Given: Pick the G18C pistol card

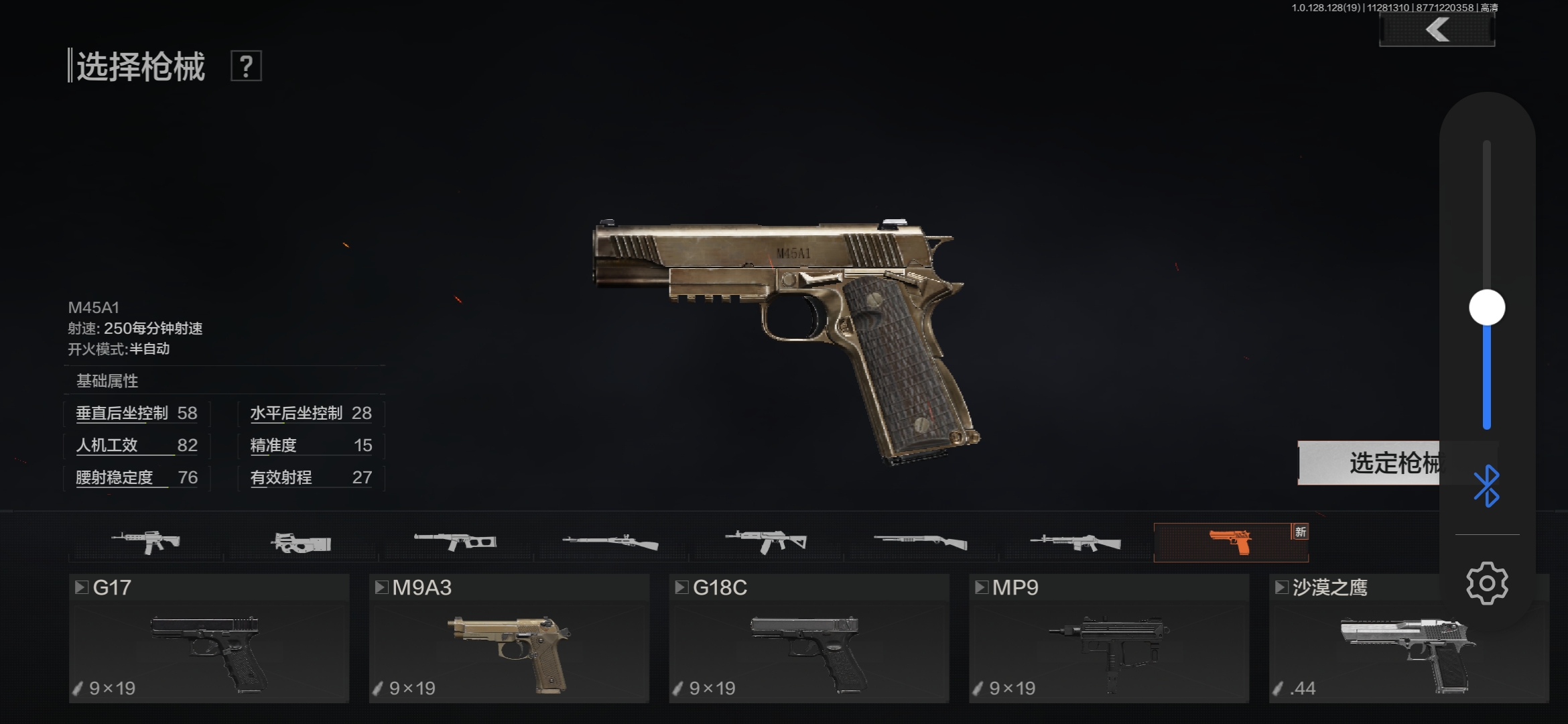Looking at the screenshot, I should pos(809,638).
